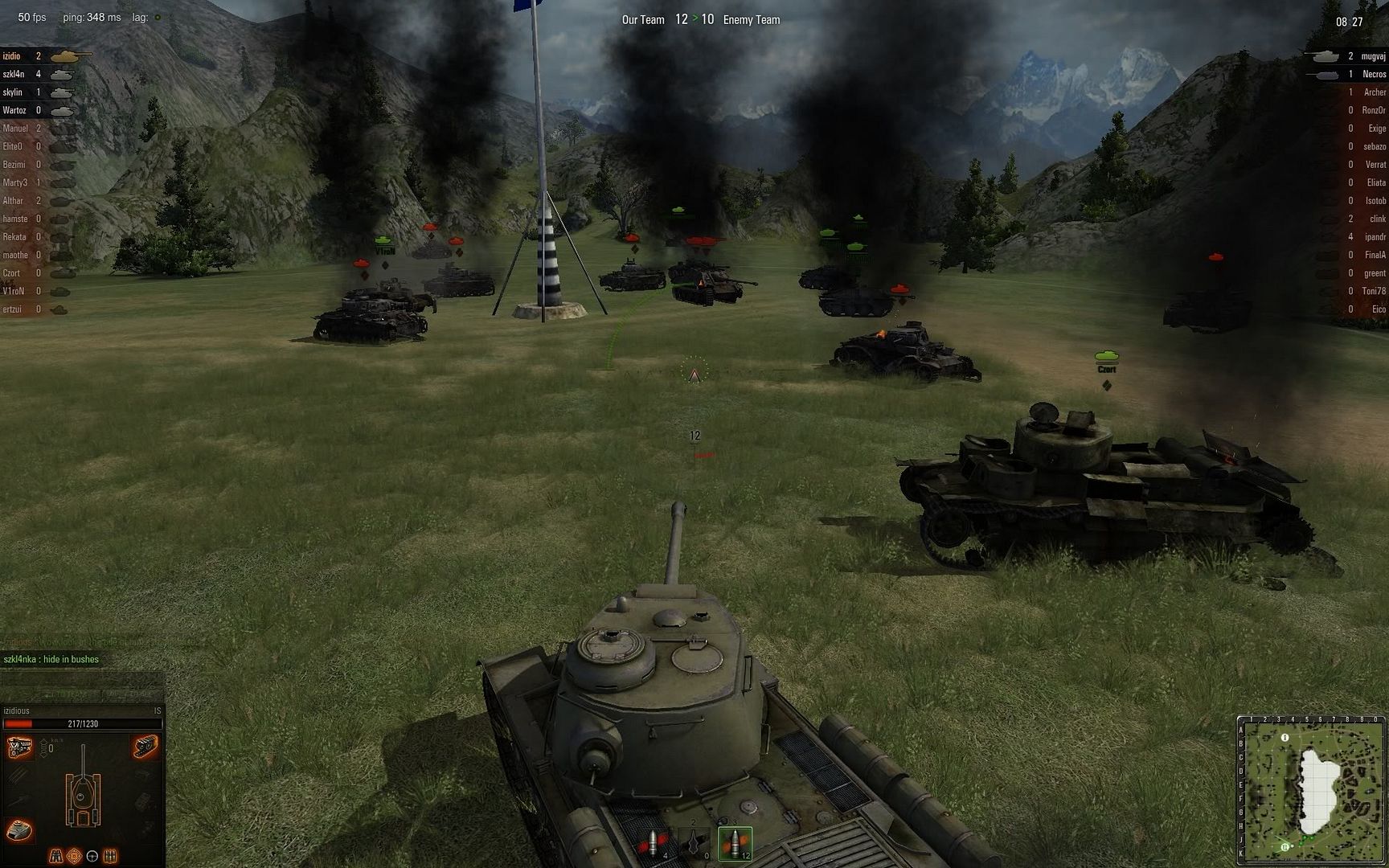1389x868 pixels.
Task: Click the damaged engine module icon
Action: coord(19,748)
